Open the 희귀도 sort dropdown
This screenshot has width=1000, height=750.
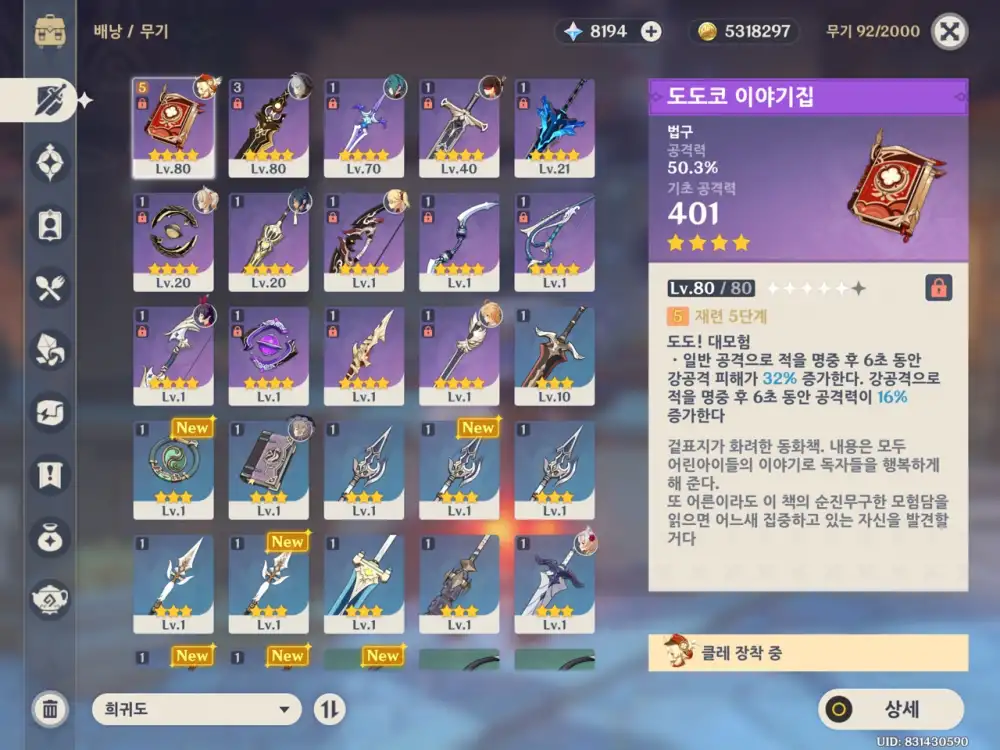coord(196,709)
